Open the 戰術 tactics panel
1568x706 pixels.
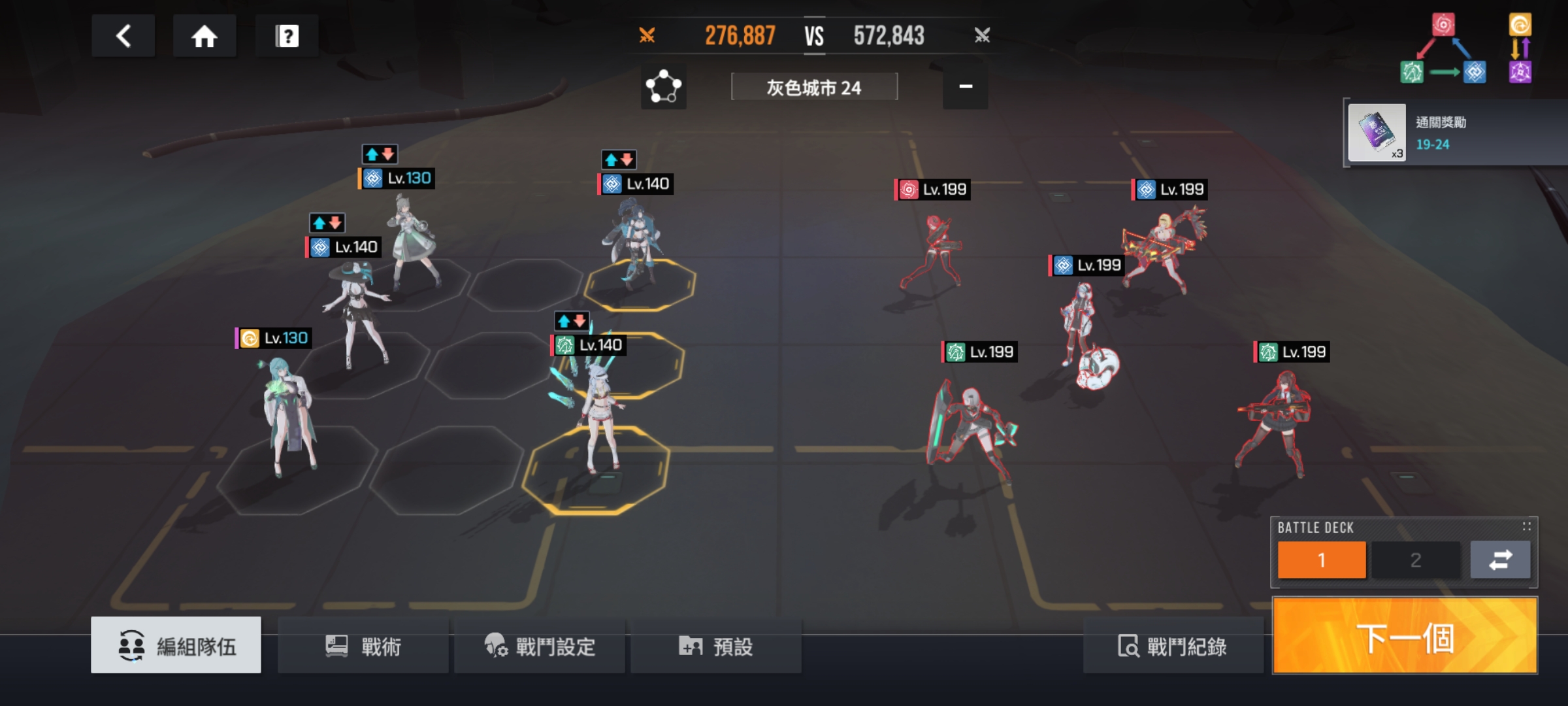pos(363,647)
